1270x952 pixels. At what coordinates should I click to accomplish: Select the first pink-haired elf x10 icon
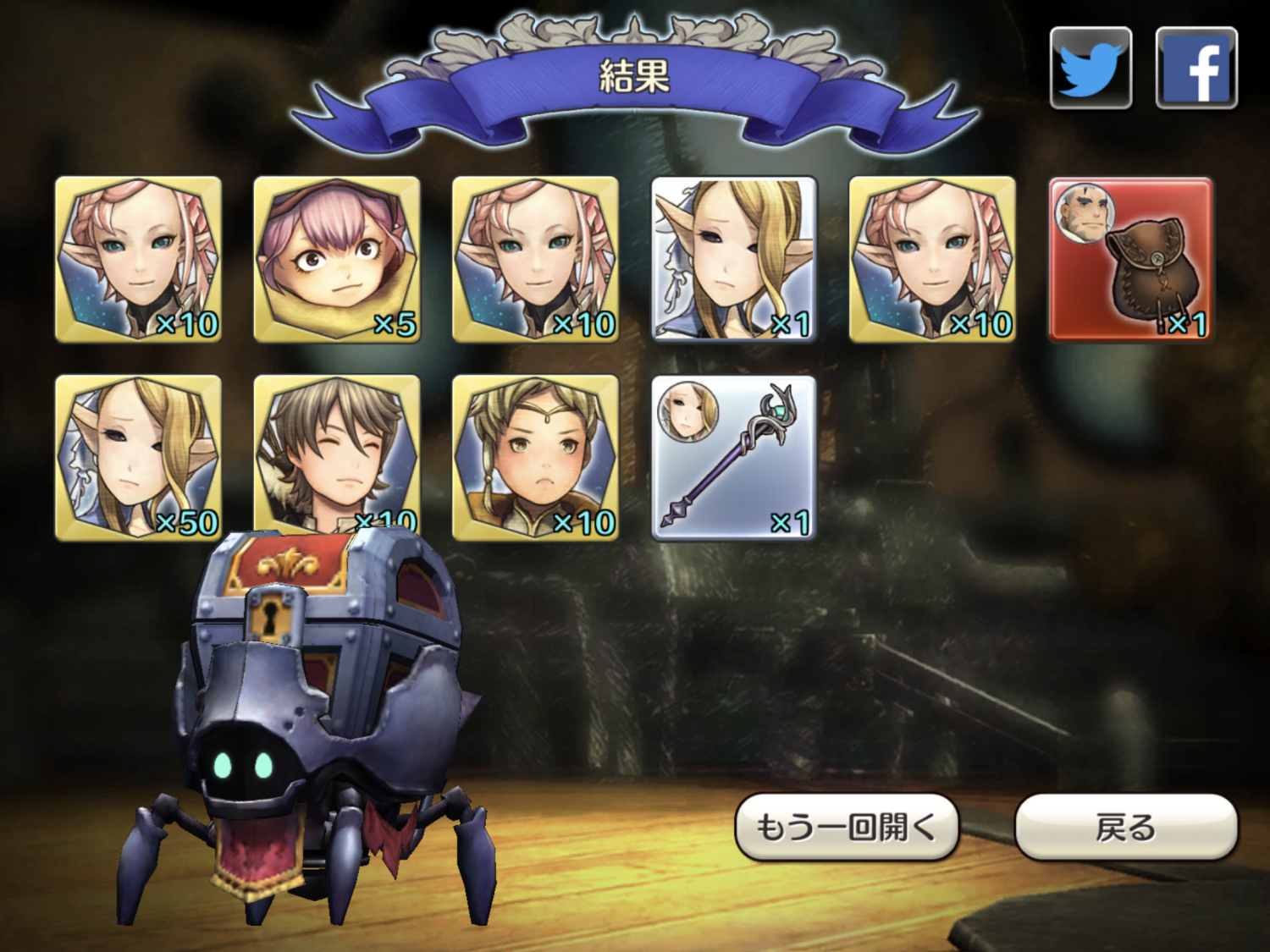pos(139,258)
